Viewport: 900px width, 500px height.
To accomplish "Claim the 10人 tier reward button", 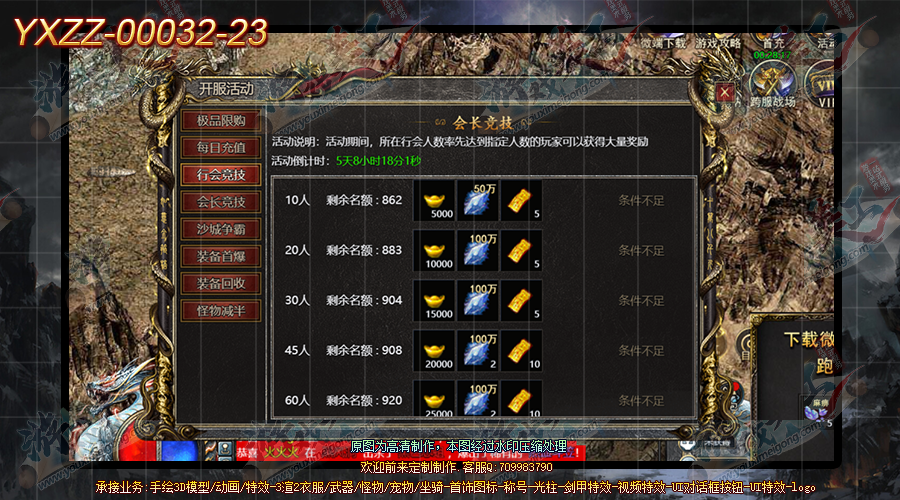I will pyautogui.click(x=641, y=201).
